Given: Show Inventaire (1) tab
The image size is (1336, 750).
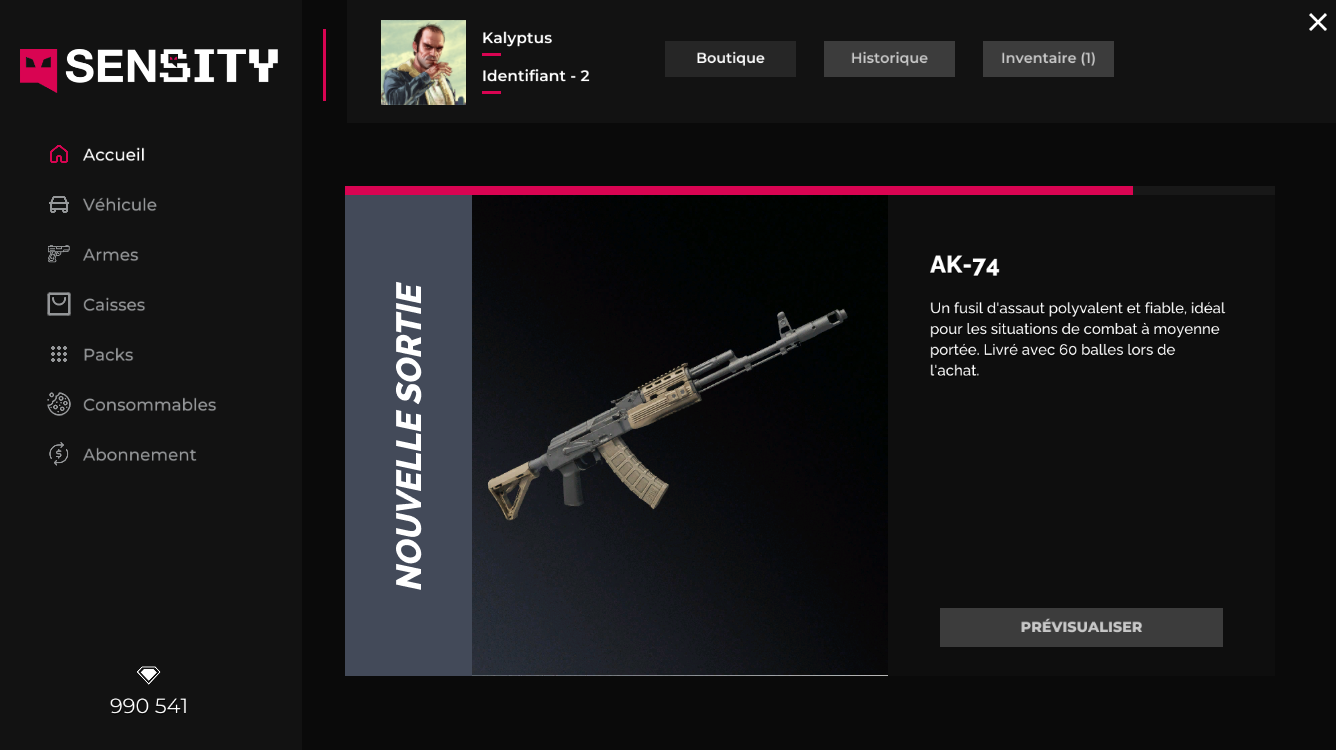Looking at the screenshot, I should 1048,59.
